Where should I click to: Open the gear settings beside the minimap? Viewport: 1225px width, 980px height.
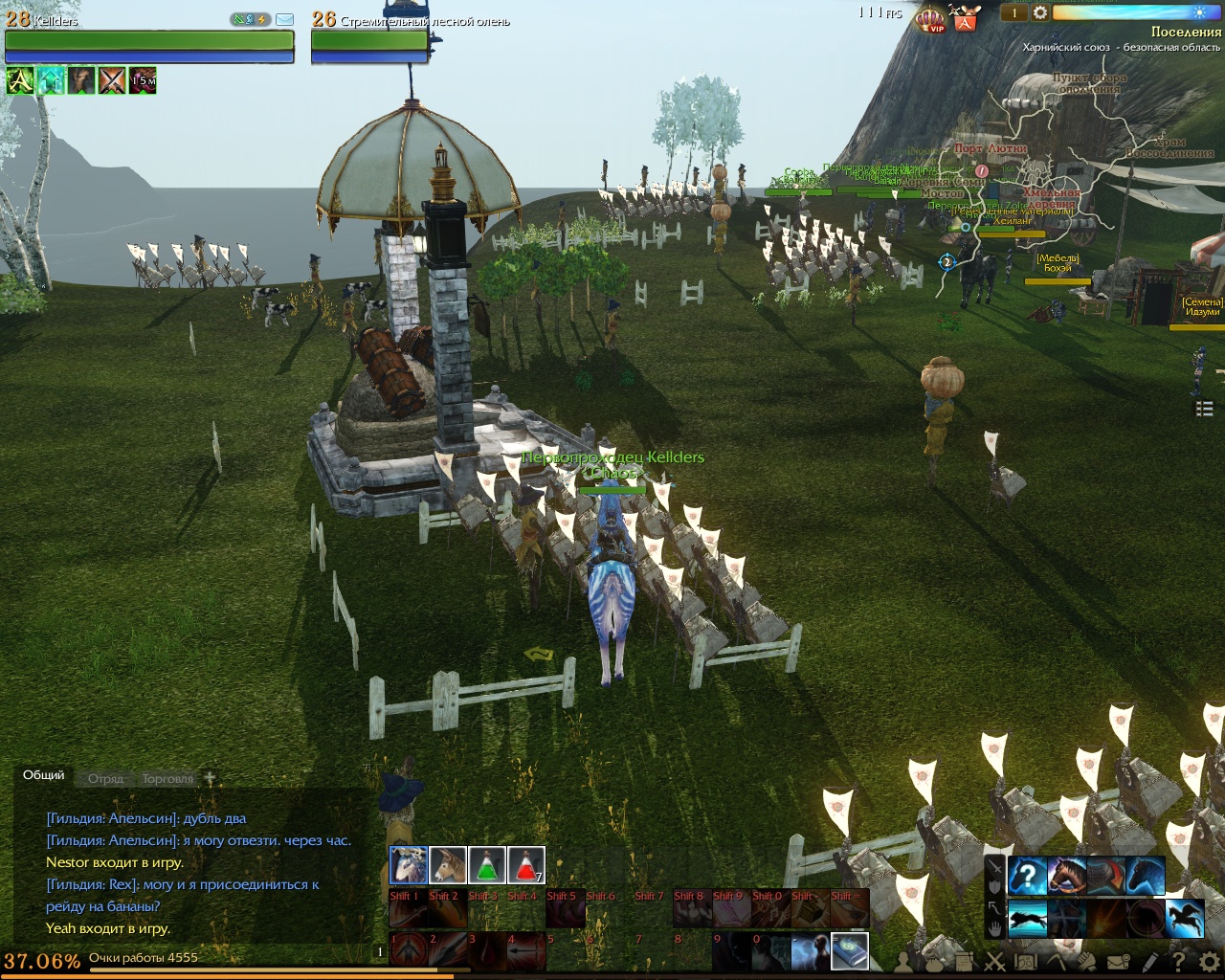coord(1040,12)
